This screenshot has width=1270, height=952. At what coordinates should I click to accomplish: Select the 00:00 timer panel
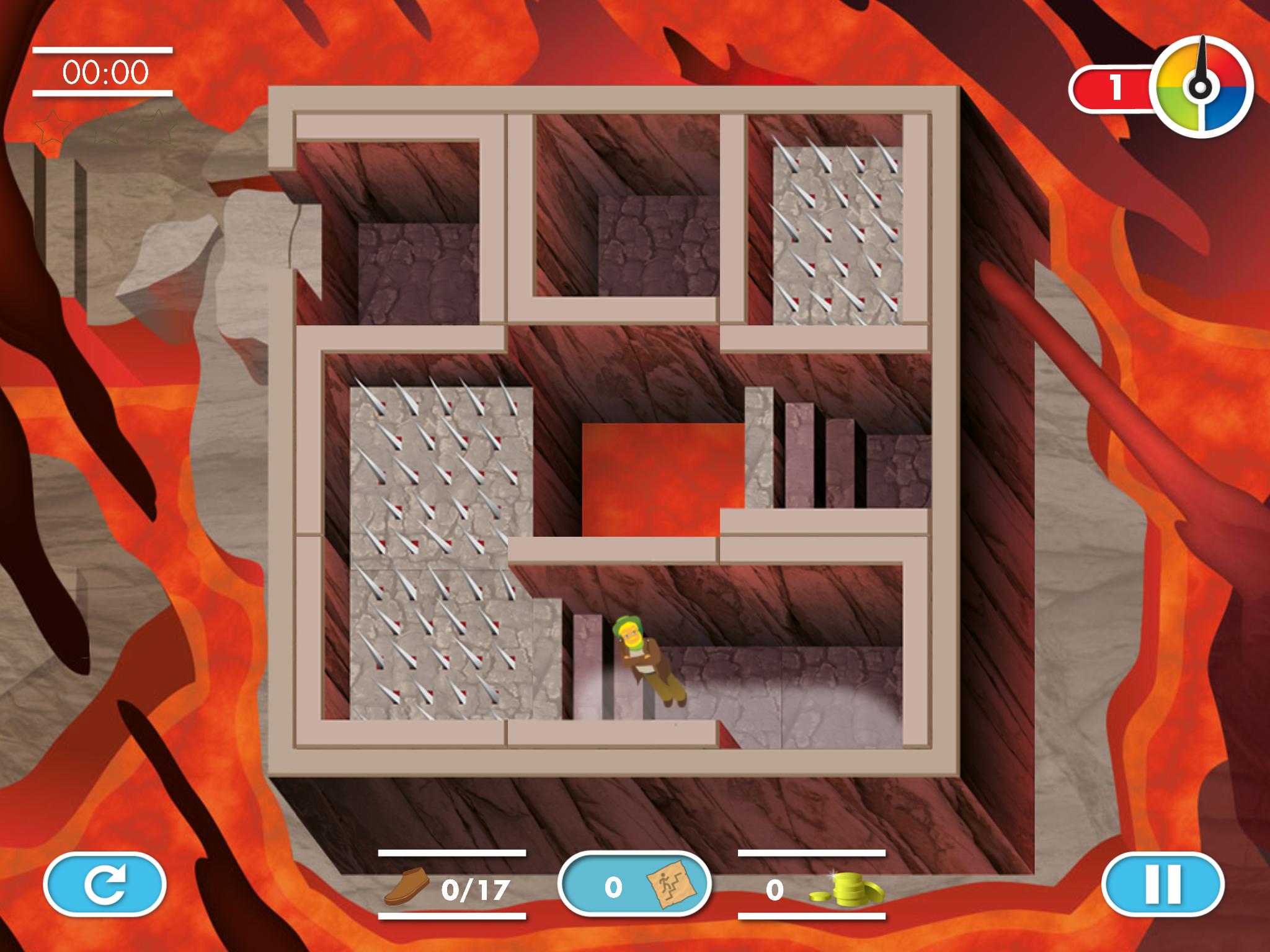(104, 70)
